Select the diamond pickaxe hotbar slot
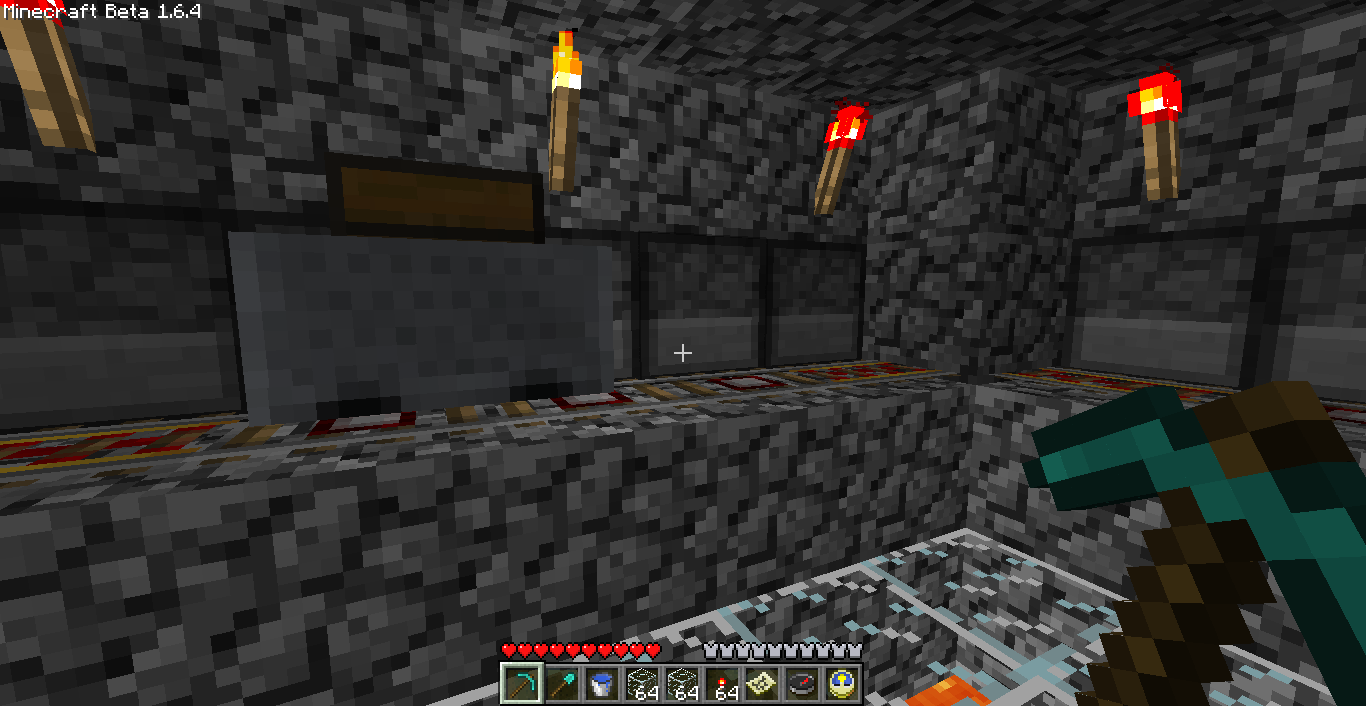1366x706 pixels. (521, 685)
